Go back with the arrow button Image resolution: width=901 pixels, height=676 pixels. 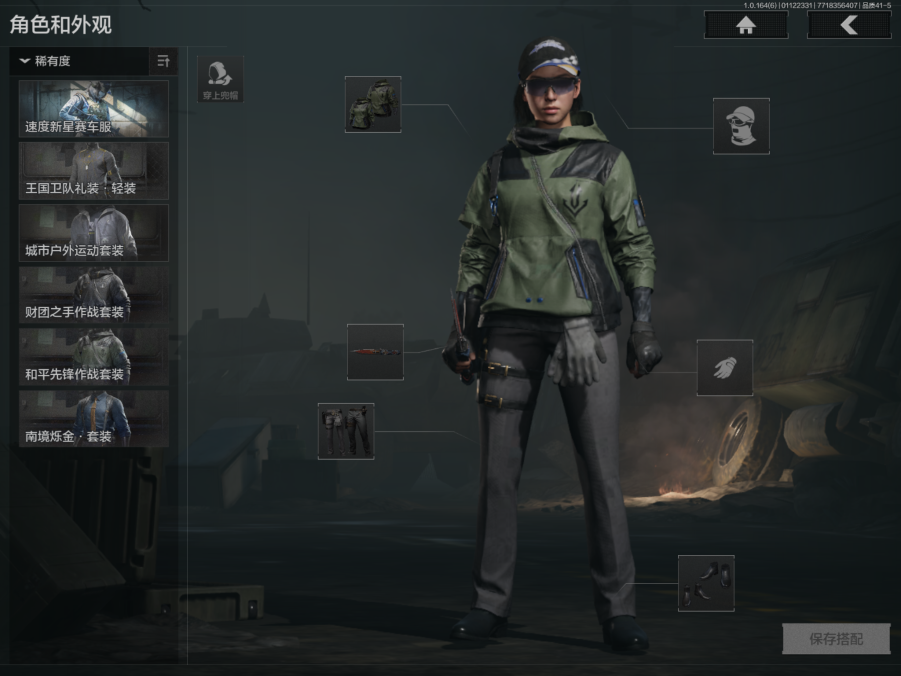click(849, 26)
